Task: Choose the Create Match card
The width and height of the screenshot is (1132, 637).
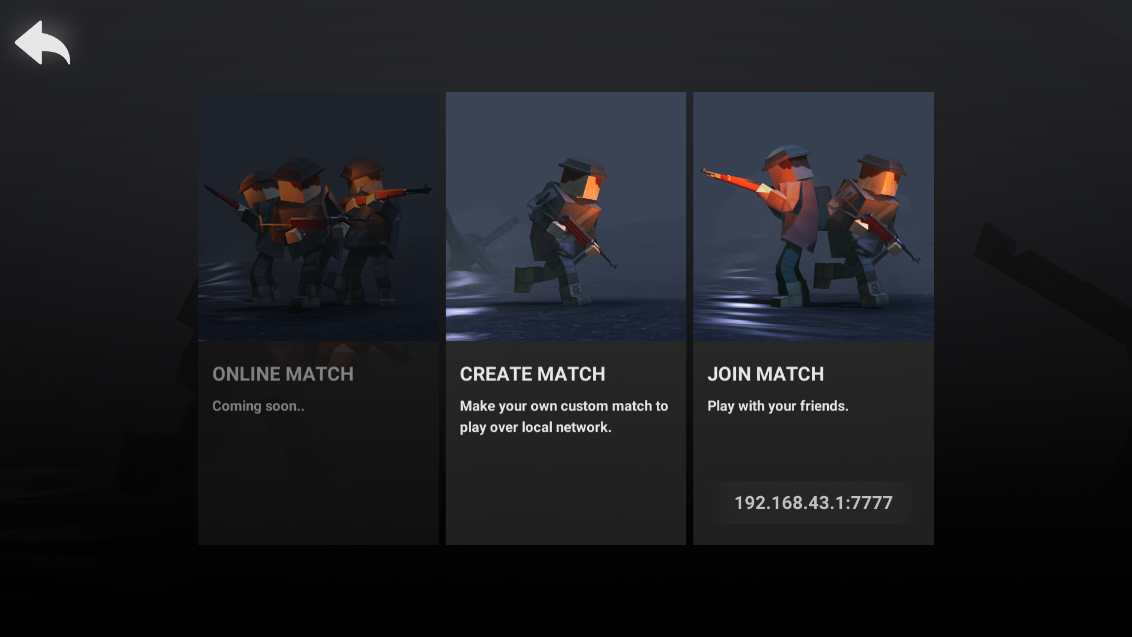Action: 566,318
